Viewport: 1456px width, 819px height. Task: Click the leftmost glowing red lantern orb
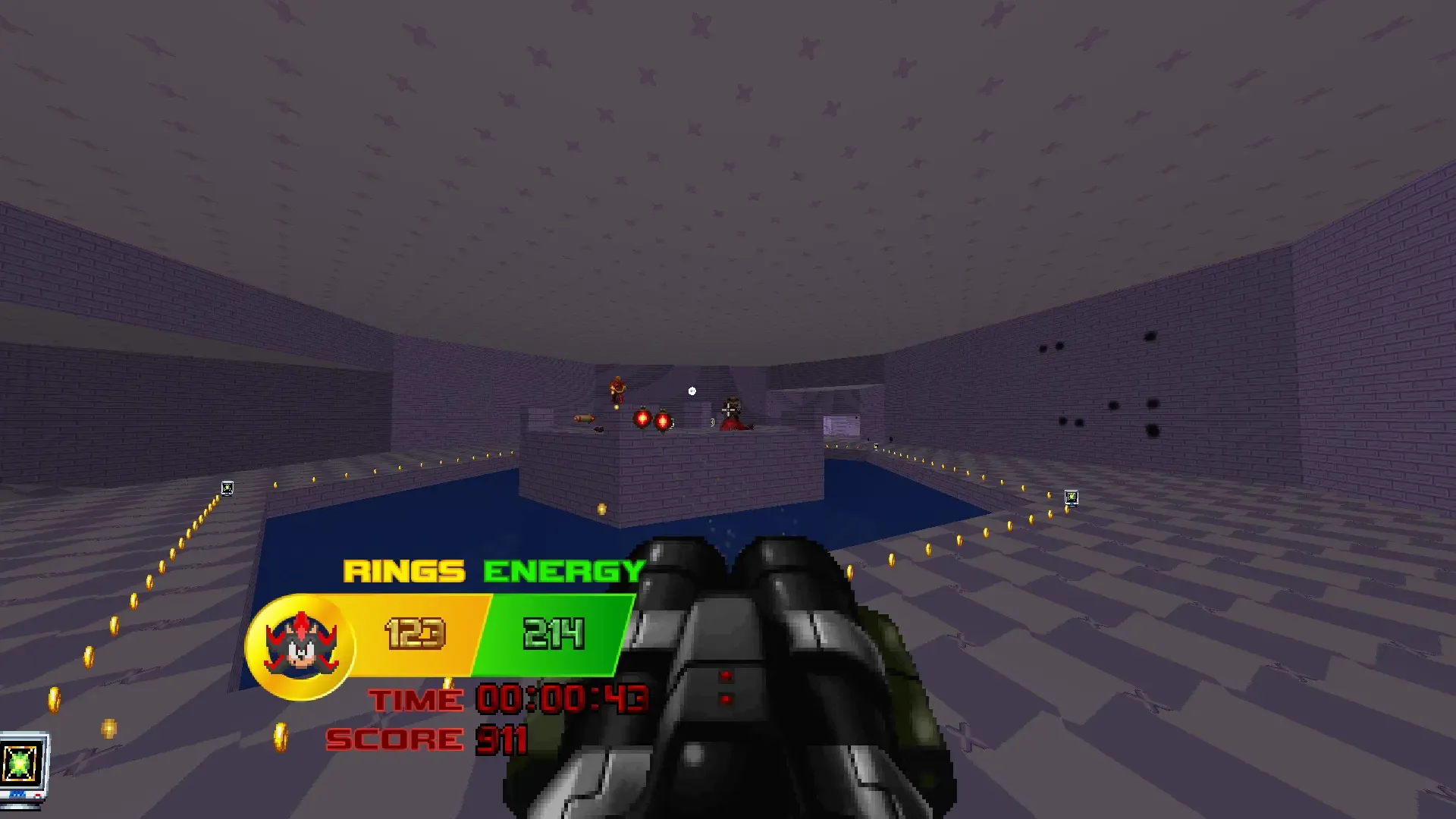(x=641, y=419)
